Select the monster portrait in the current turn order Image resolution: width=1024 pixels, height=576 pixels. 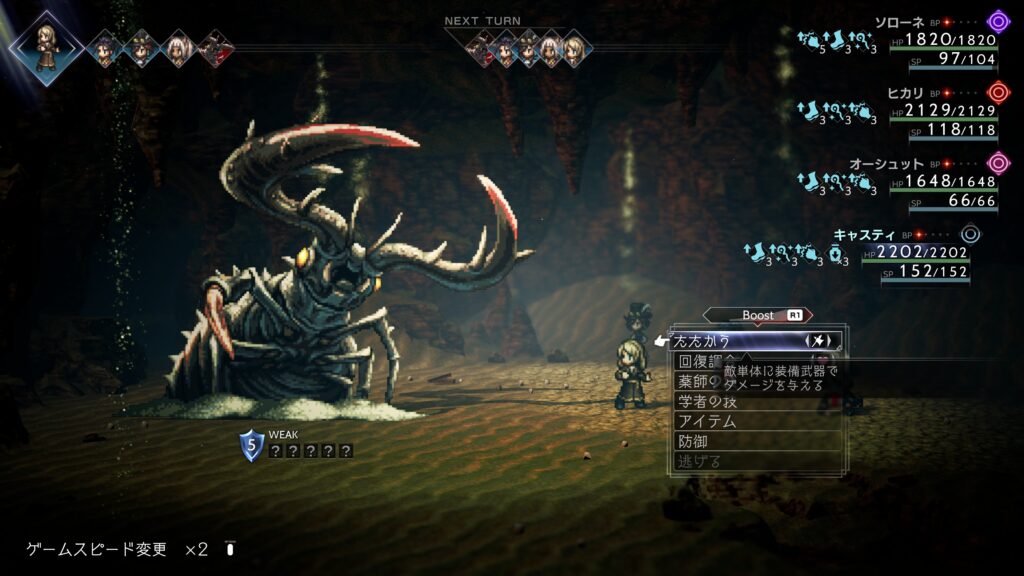pyautogui.click(x=215, y=47)
